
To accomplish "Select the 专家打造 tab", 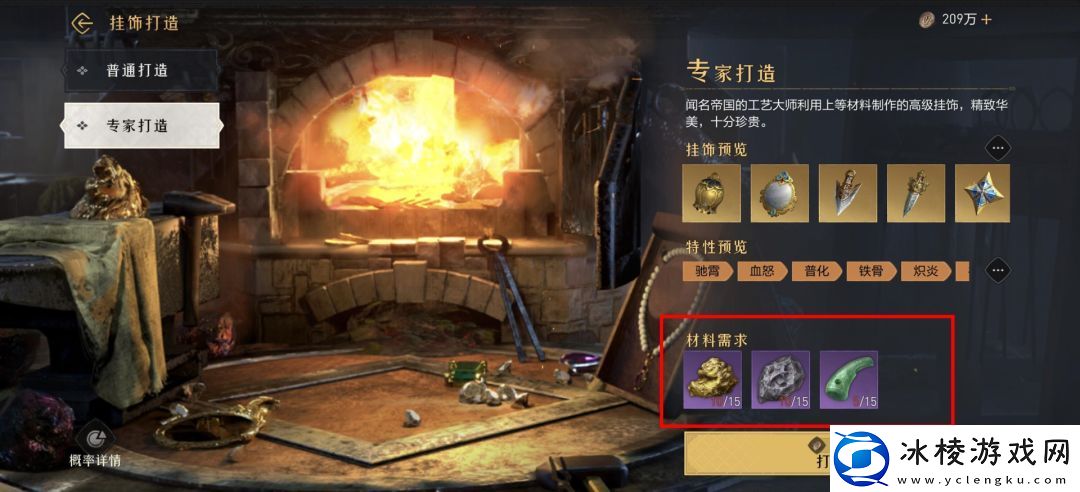I will pos(141,126).
